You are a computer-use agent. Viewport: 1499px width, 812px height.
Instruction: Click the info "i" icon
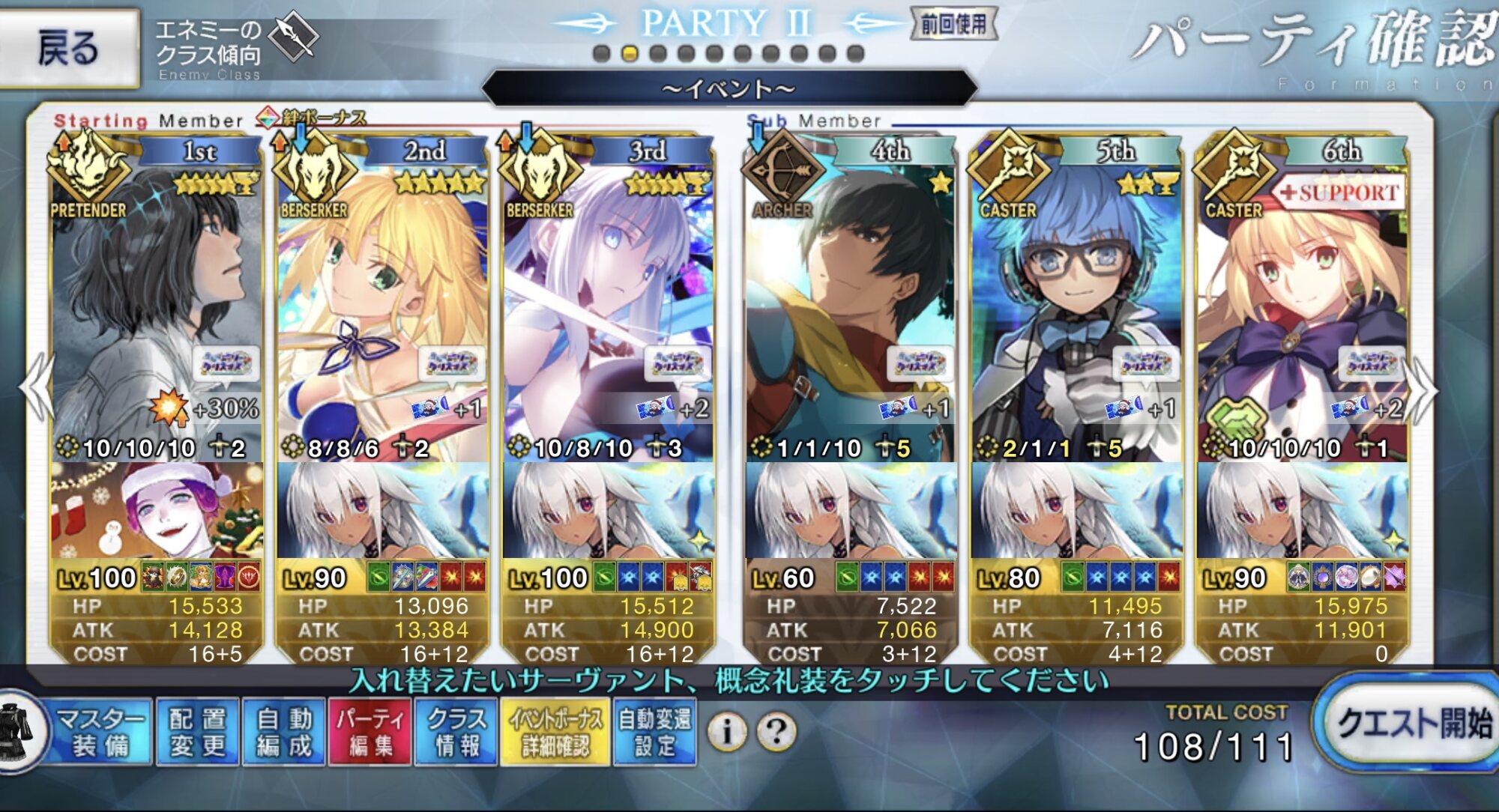(x=726, y=731)
